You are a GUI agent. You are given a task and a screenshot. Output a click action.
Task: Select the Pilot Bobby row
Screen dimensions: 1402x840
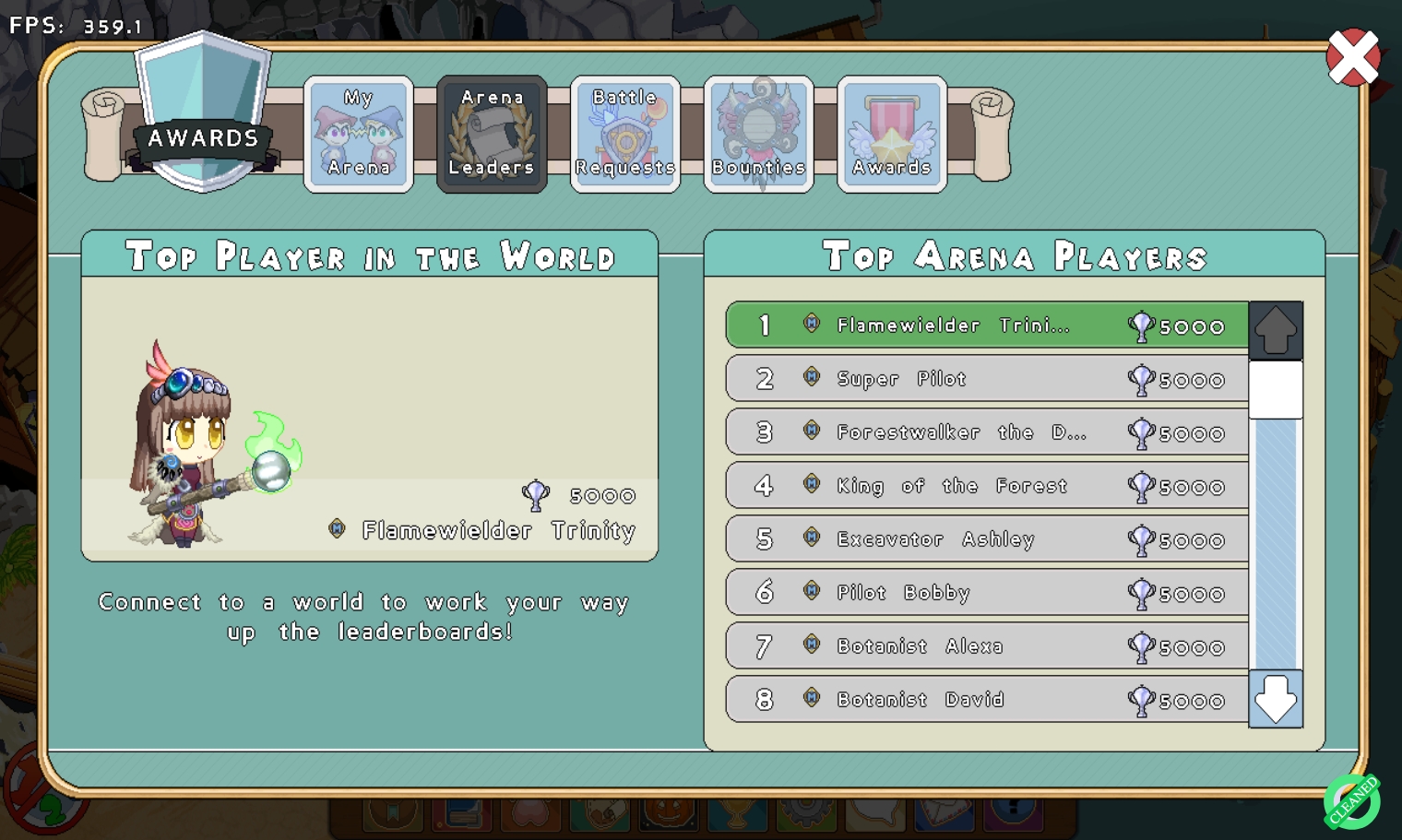click(987, 593)
